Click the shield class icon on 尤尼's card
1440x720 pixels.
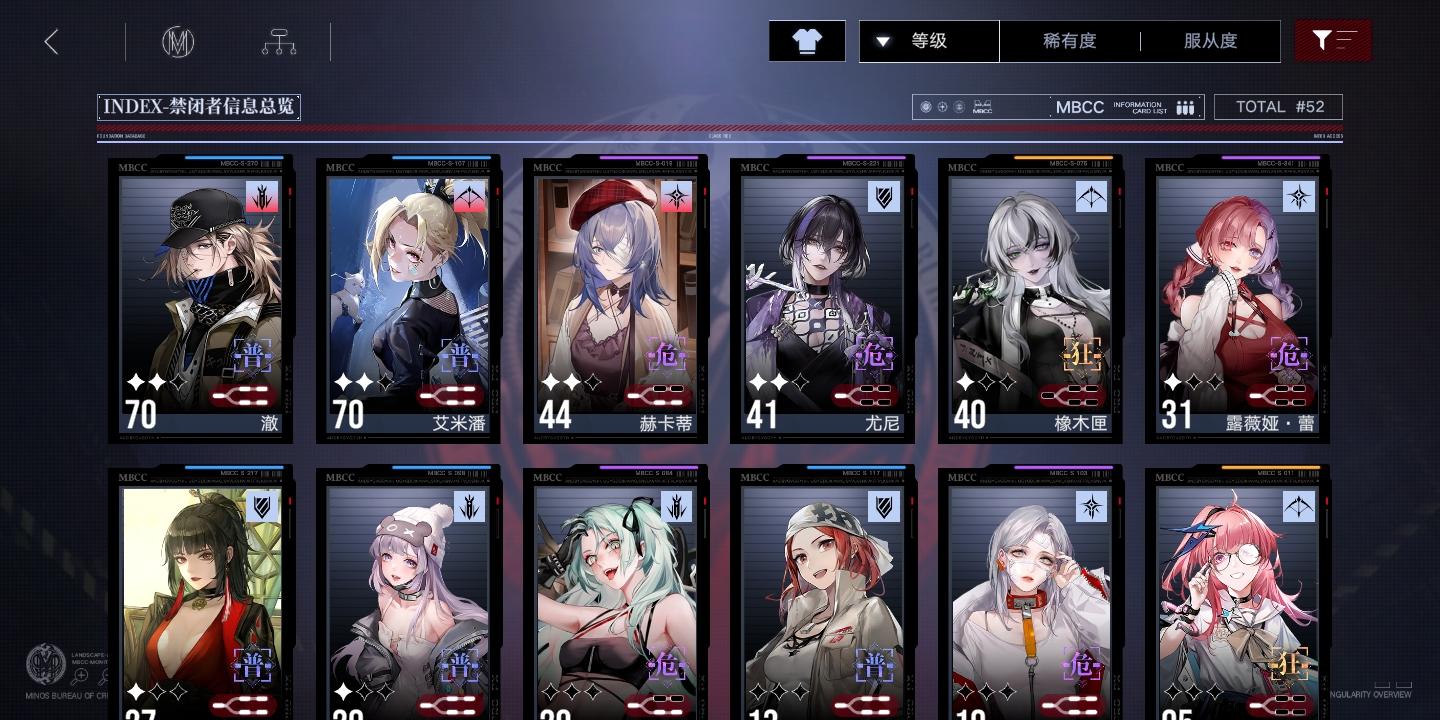point(884,196)
